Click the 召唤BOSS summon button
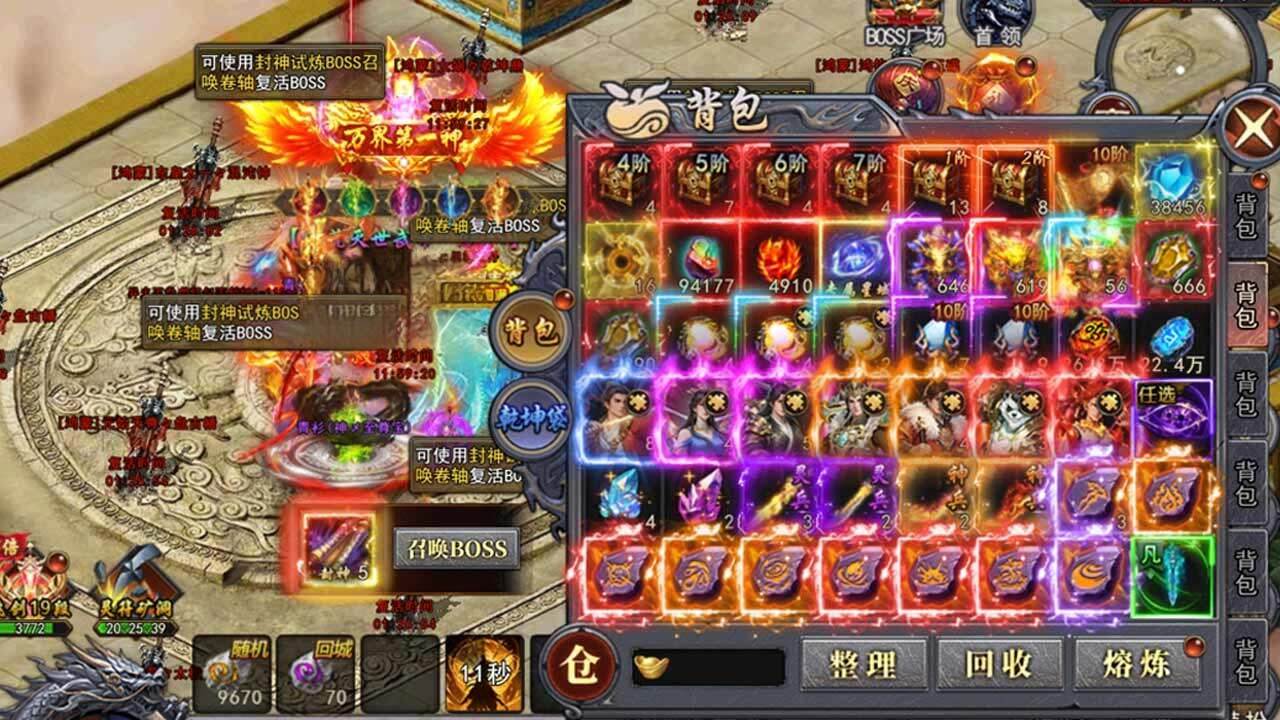 457,548
